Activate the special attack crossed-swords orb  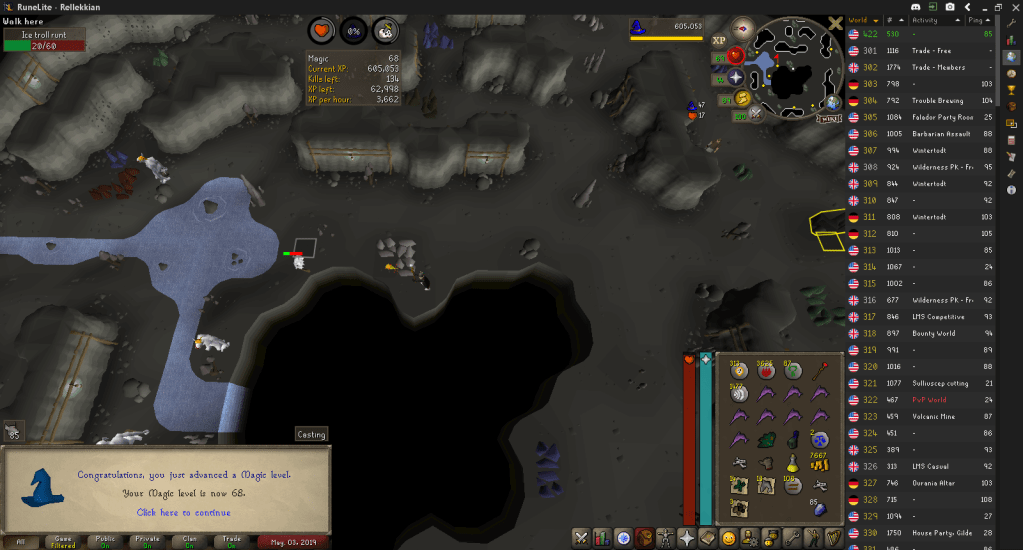756,114
